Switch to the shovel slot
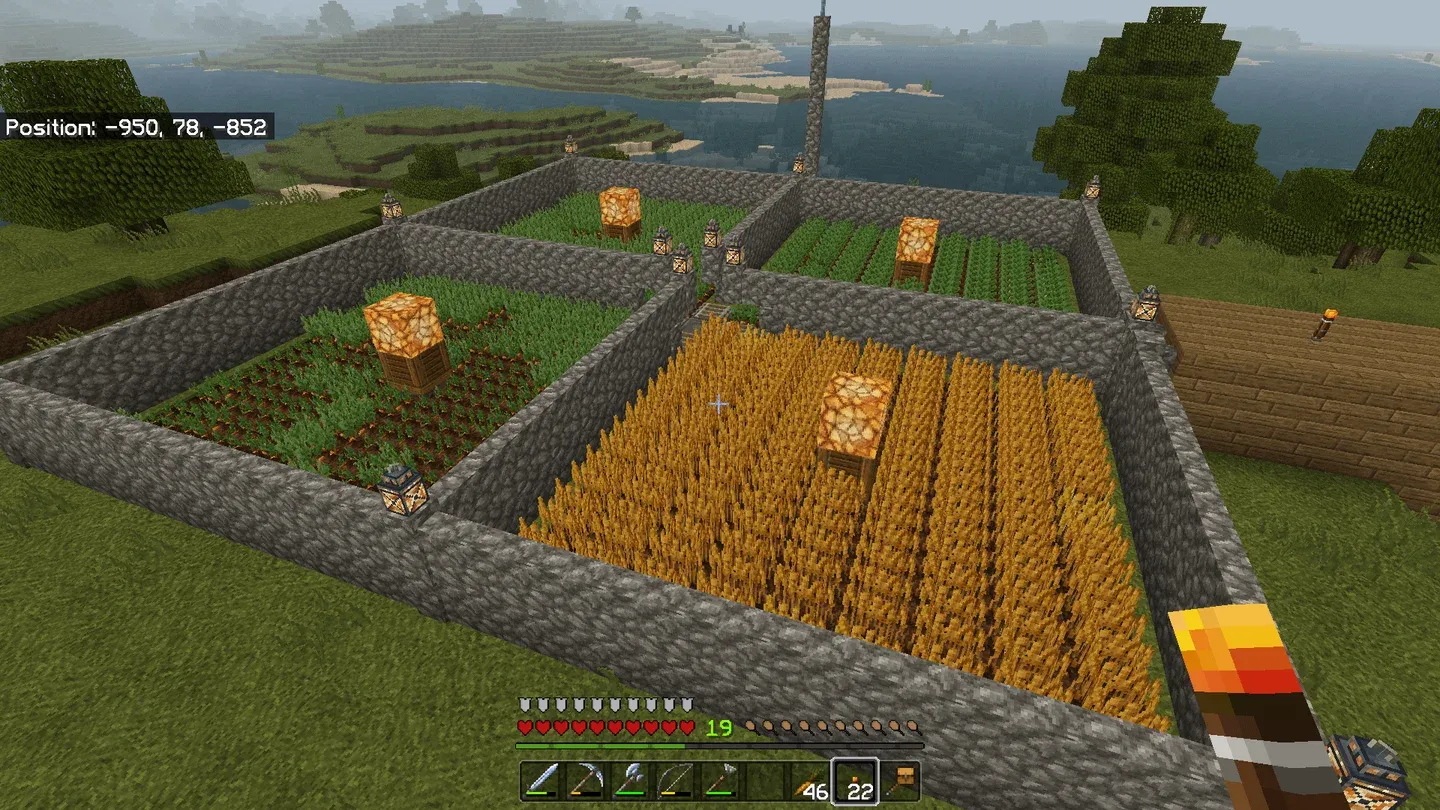This screenshot has width=1440, height=810. [720, 781]
